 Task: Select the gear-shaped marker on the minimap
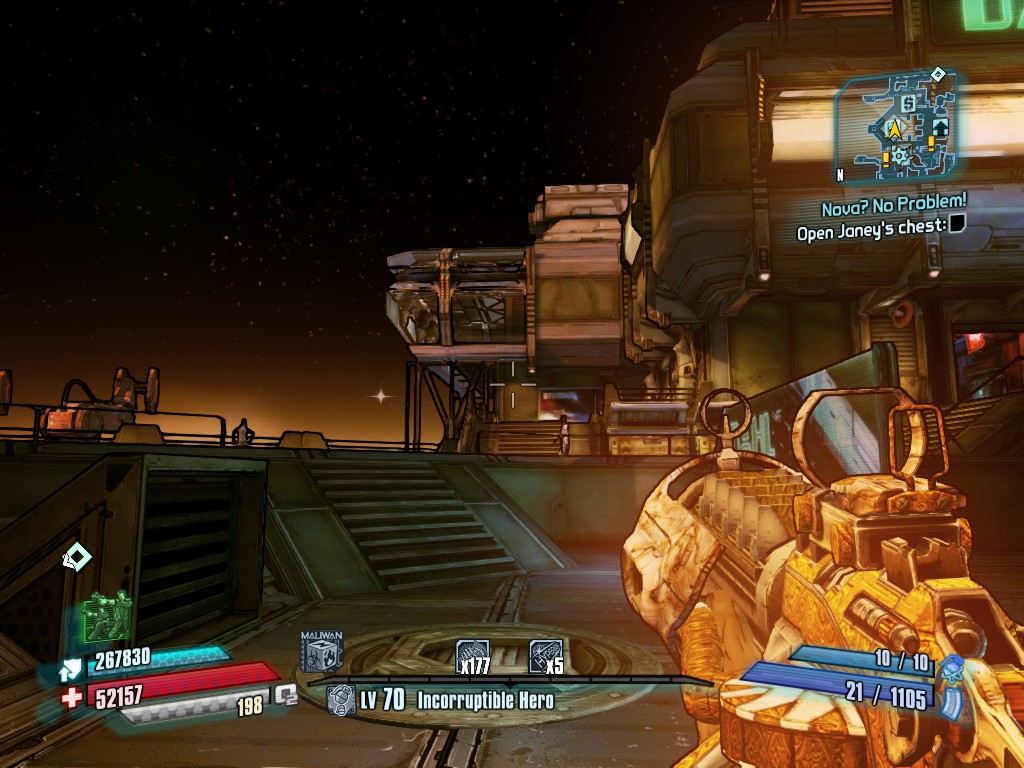(x=901, y=155)
